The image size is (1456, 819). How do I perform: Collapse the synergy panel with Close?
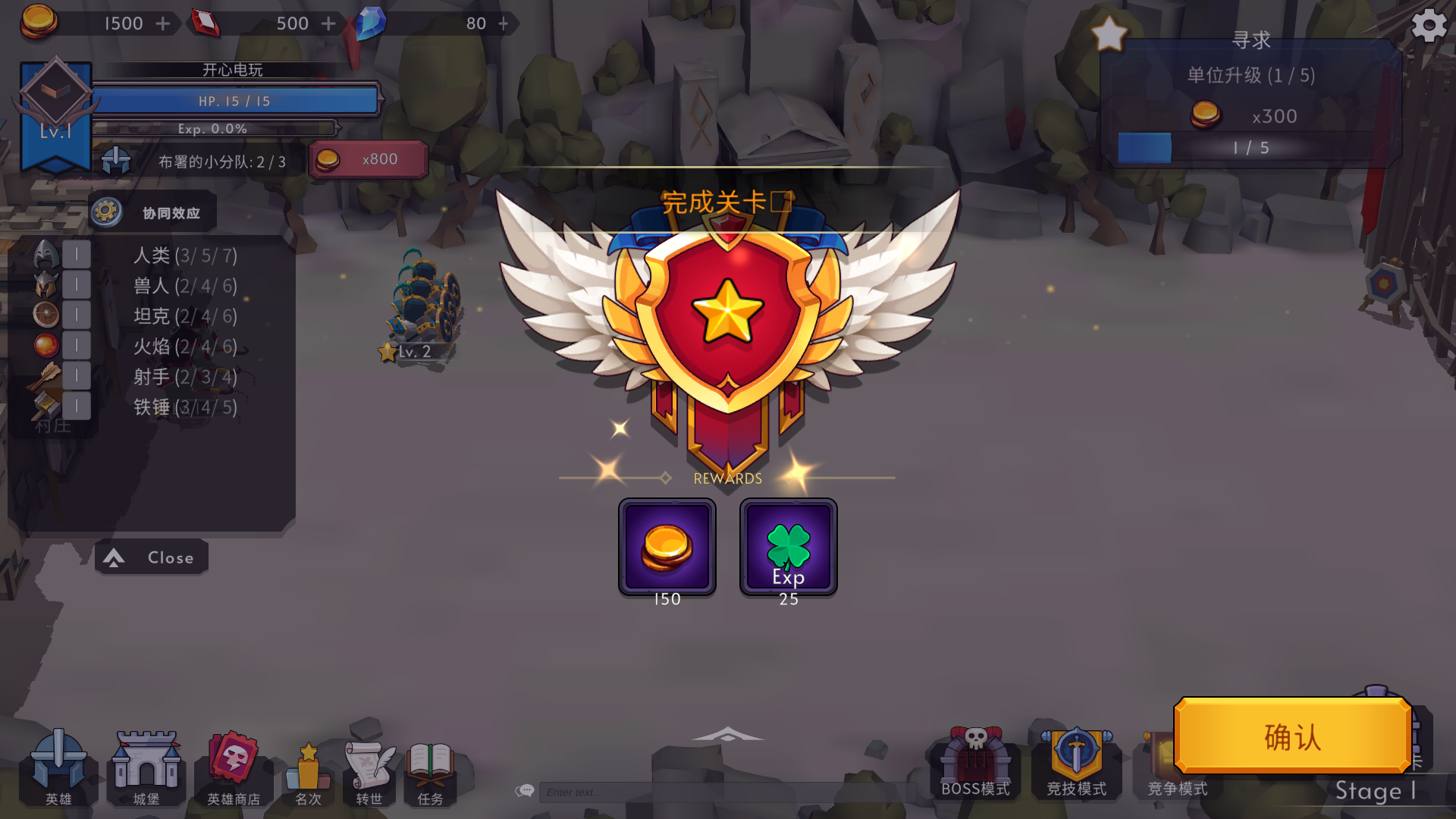pyautogui.click(x=150, y=557)
